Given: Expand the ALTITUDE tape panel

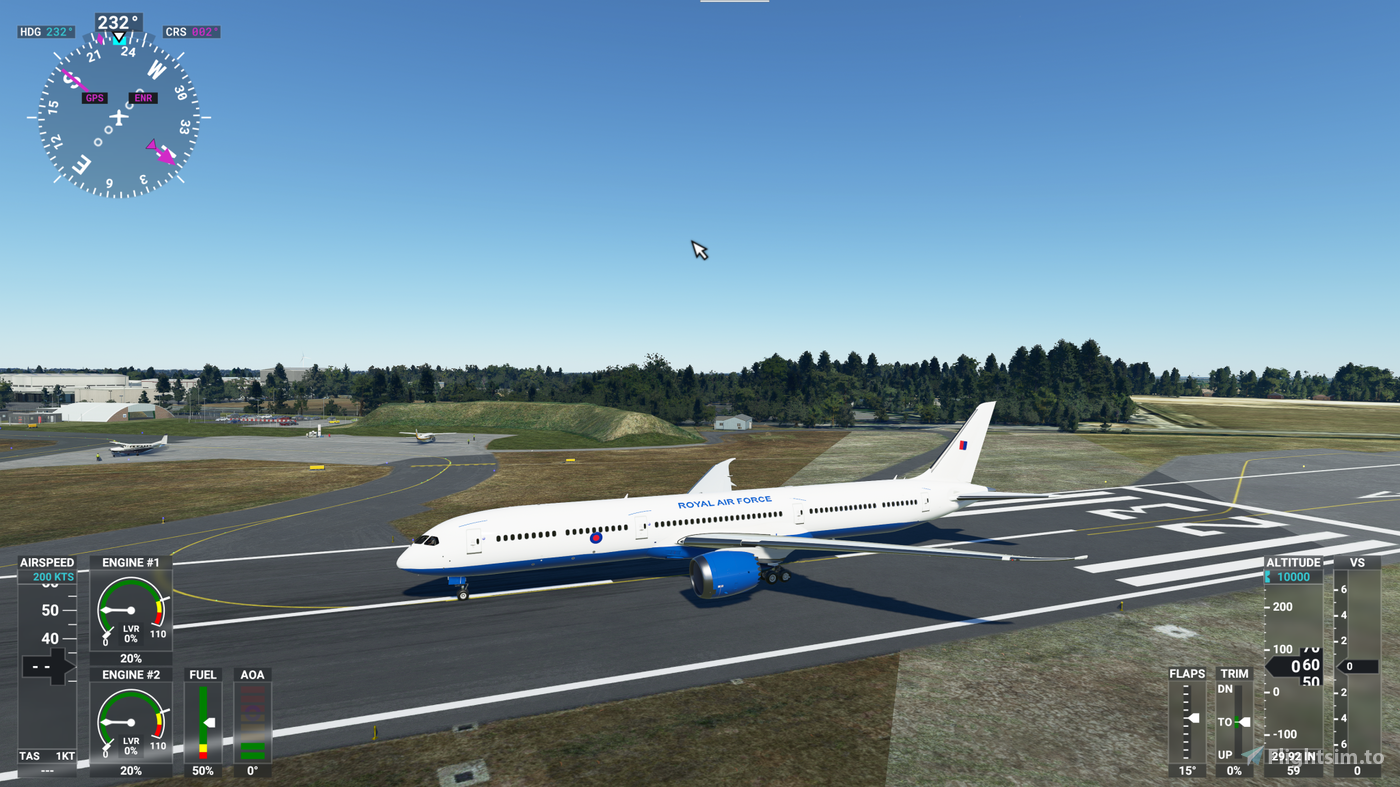Looking at the screenshot, I should click(1293, 562).
